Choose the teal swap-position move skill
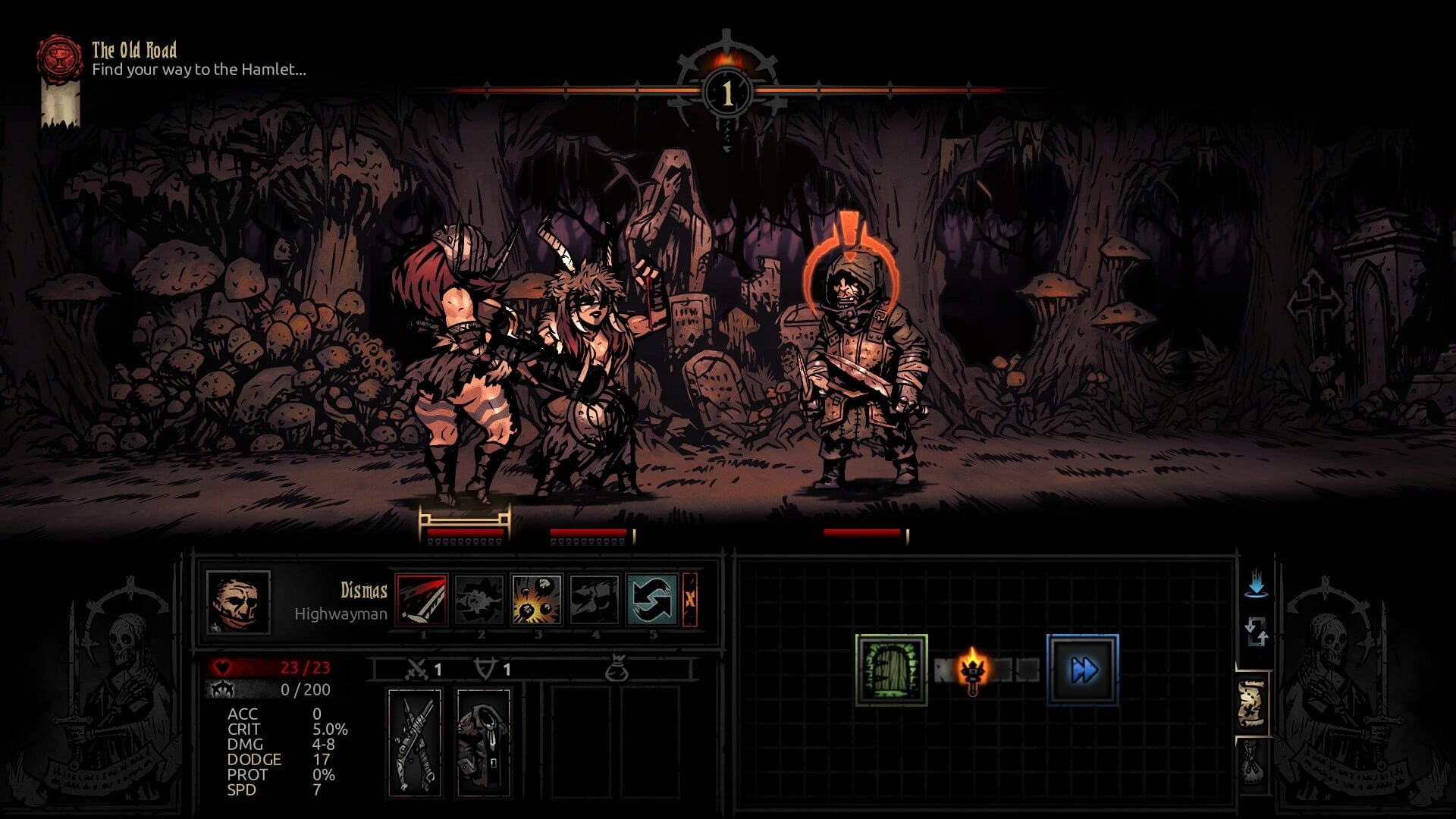Viewport: 1456px width, 819px height. 652,600
